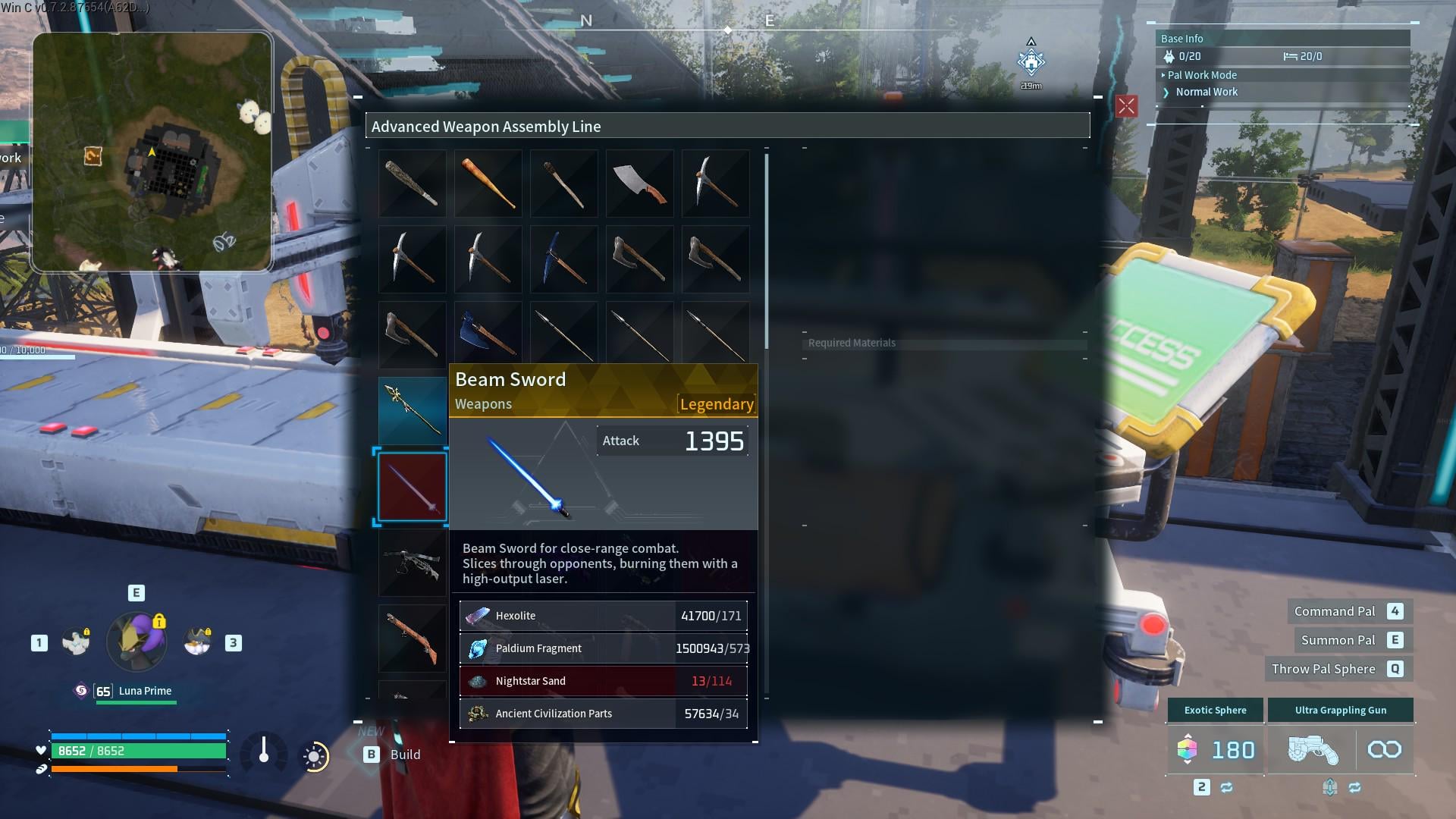Select the Luna Prime pal portrait
This screenshot has height=819, width=1456.
click(x=136, y=642)
